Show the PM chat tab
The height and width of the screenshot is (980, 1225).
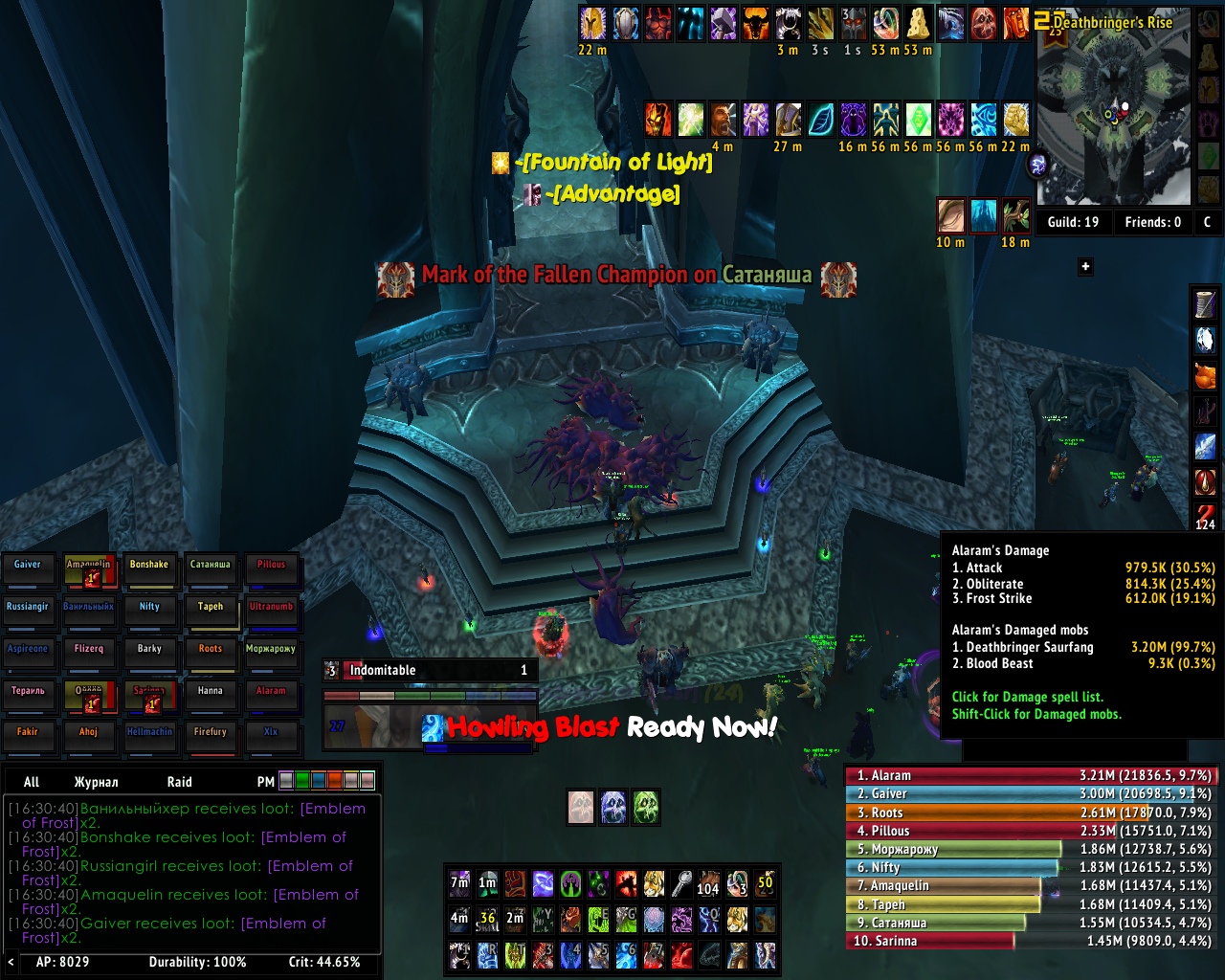265,782
